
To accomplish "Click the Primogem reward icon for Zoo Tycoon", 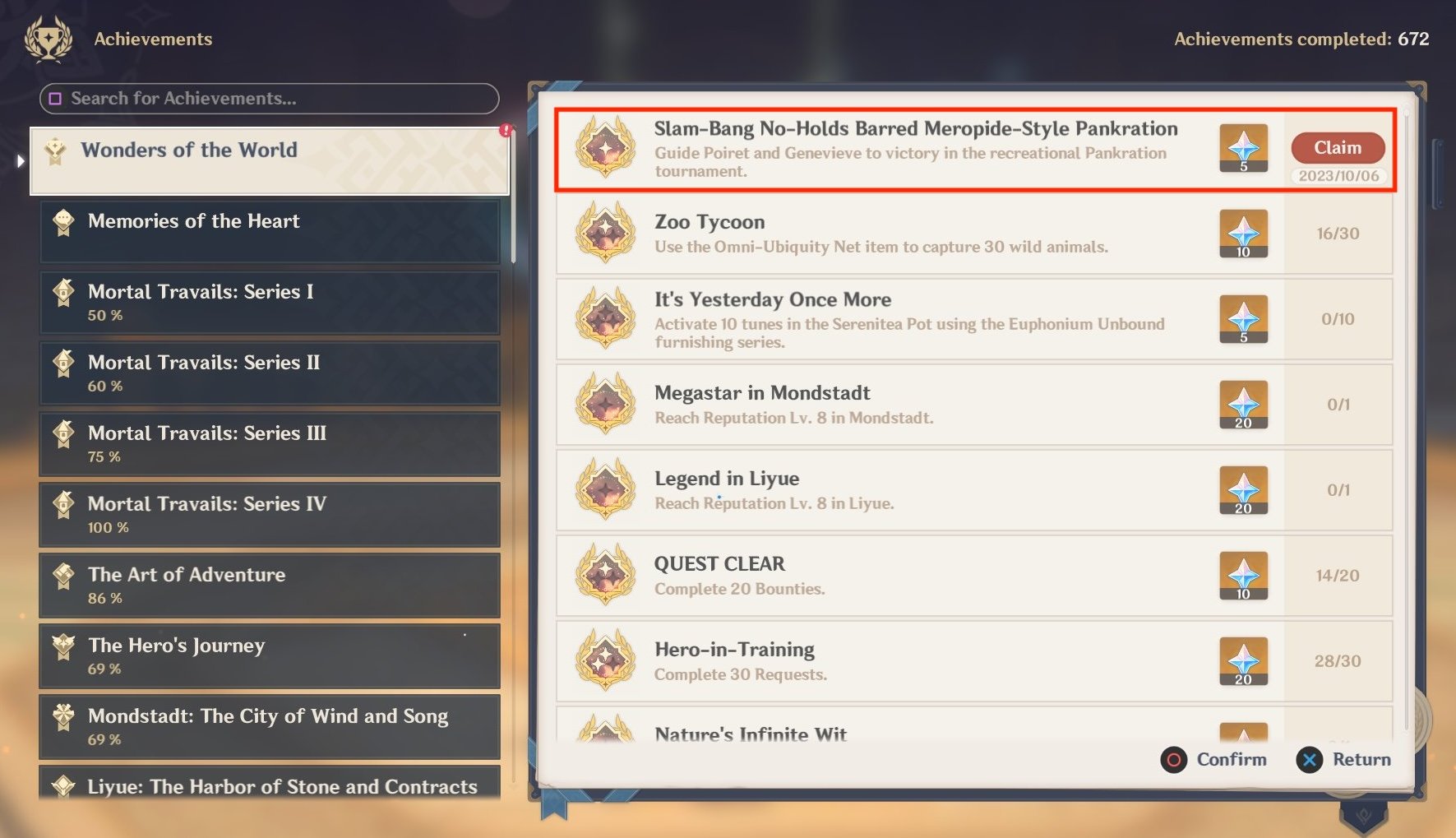I will click(x=1244, y=234).
